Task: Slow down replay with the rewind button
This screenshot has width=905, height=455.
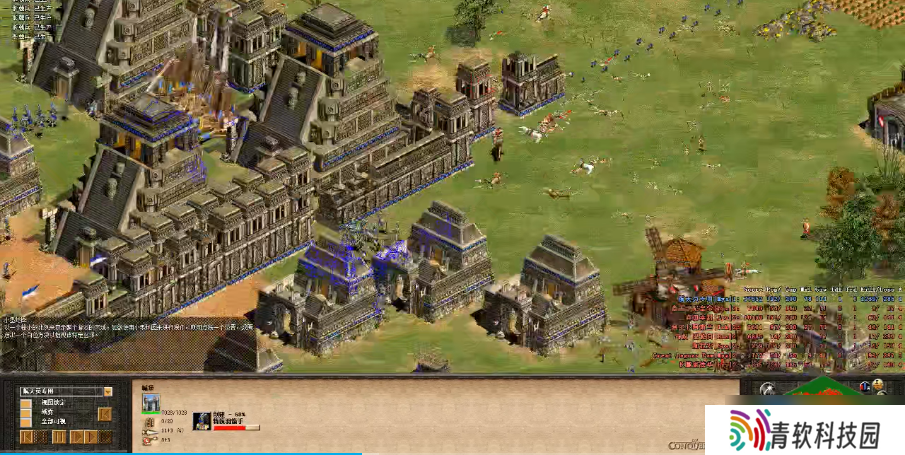Action: 27,437
